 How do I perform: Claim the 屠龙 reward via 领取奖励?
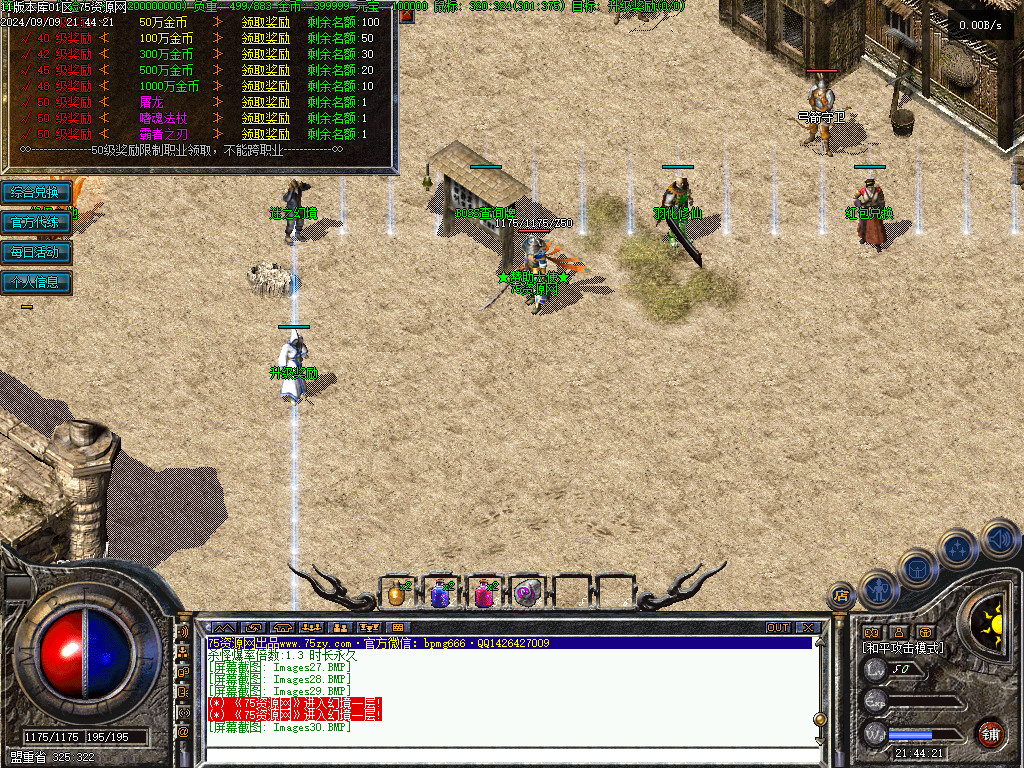click(x=266, y=102)
